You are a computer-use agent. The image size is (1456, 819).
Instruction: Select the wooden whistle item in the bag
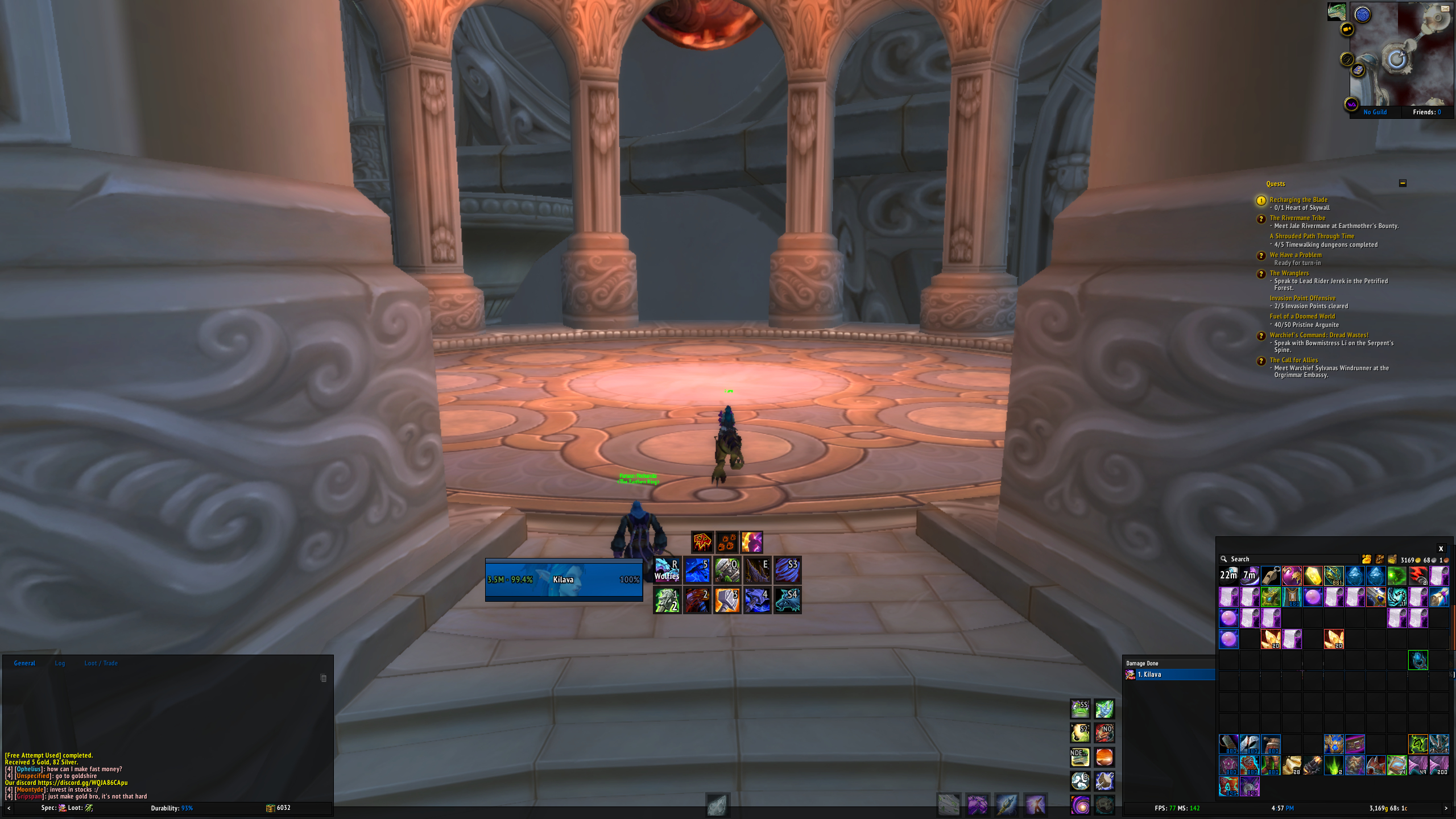click(1271, 576)
